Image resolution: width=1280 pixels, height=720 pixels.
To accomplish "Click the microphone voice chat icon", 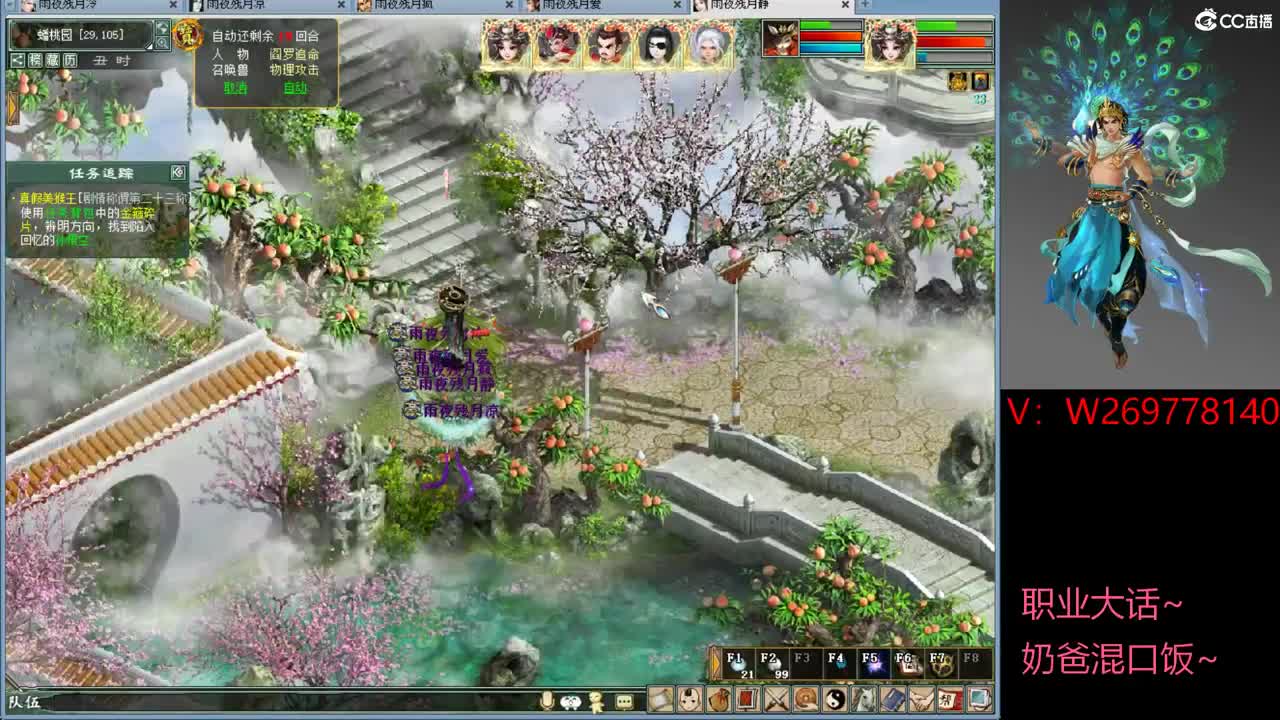I will click(x=546, y=702).
